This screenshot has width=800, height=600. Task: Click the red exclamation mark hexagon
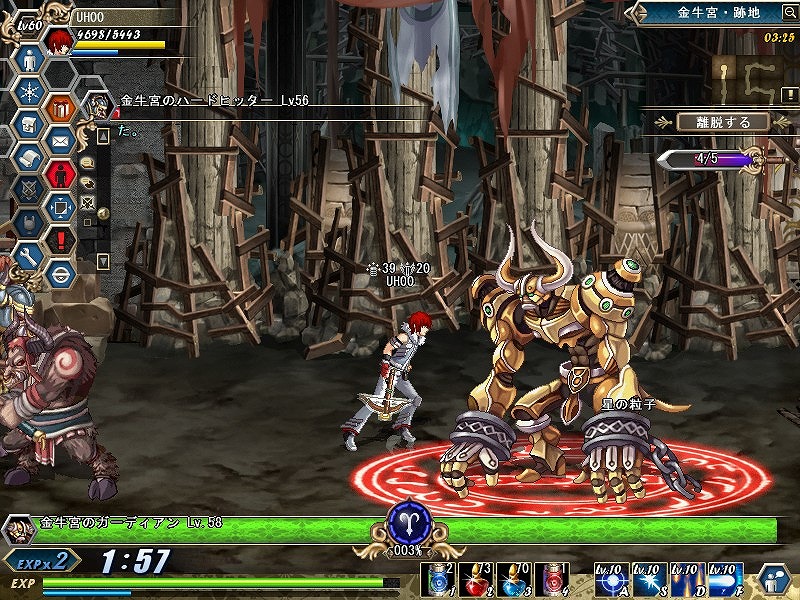[62, 240]
